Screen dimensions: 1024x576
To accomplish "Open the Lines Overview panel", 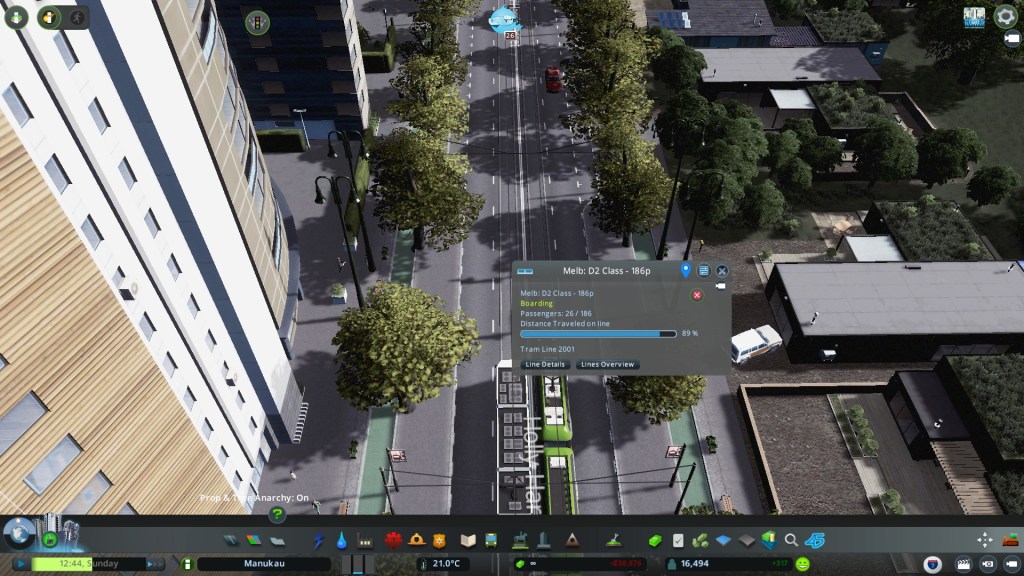I will click(608, 365).
